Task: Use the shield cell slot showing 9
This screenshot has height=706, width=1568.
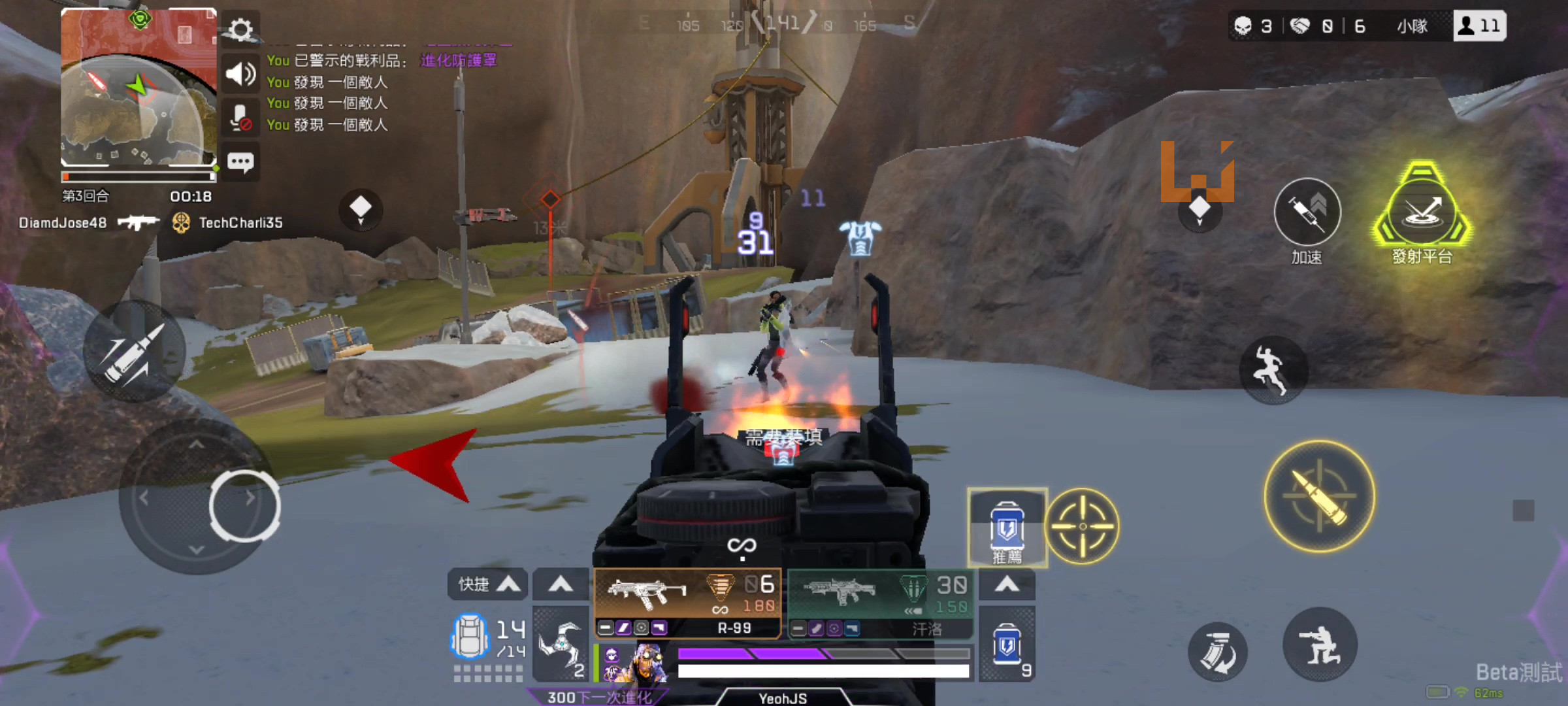Action: [1007, 645]
